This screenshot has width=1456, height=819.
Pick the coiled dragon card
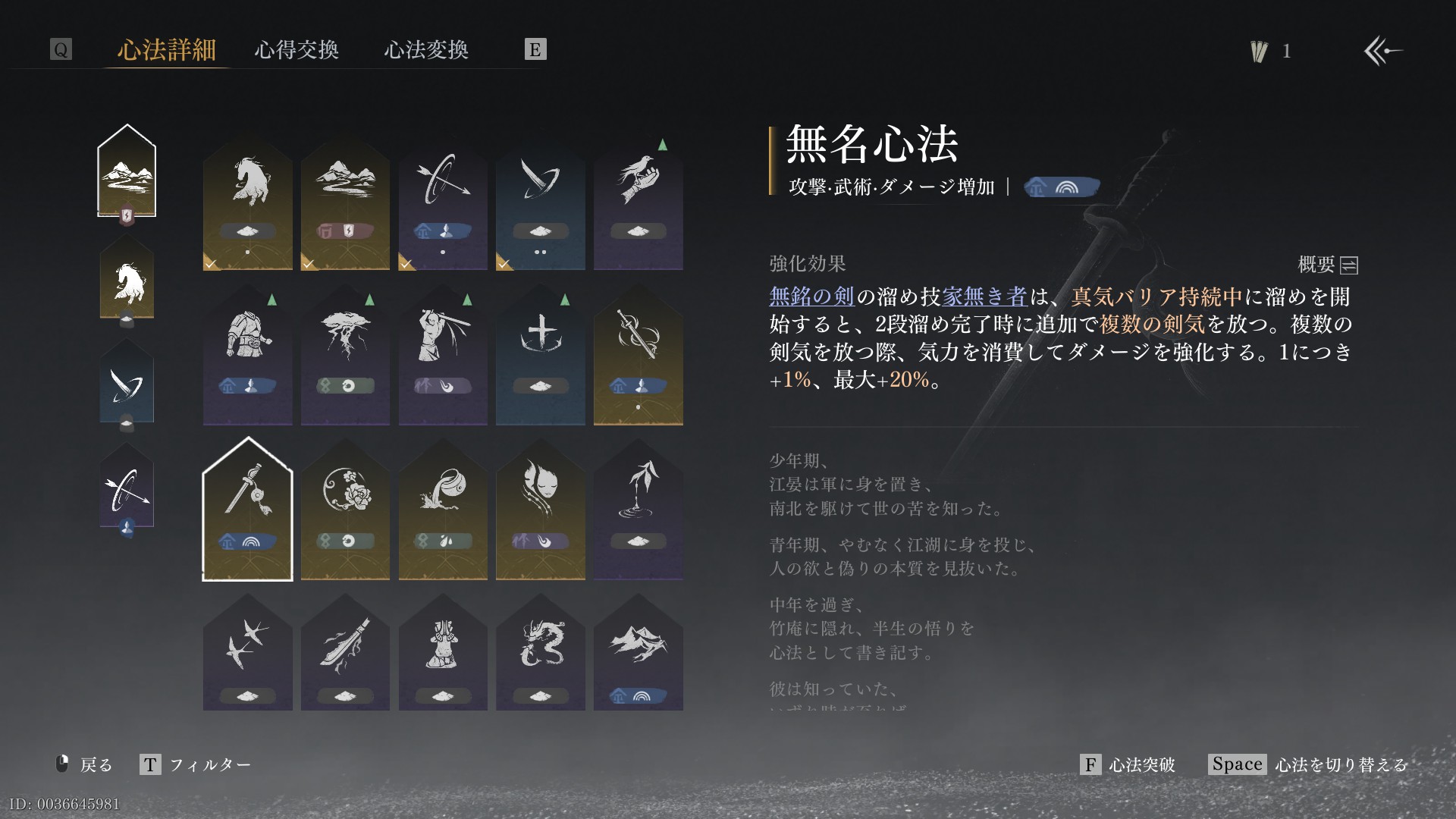[540, 654]
